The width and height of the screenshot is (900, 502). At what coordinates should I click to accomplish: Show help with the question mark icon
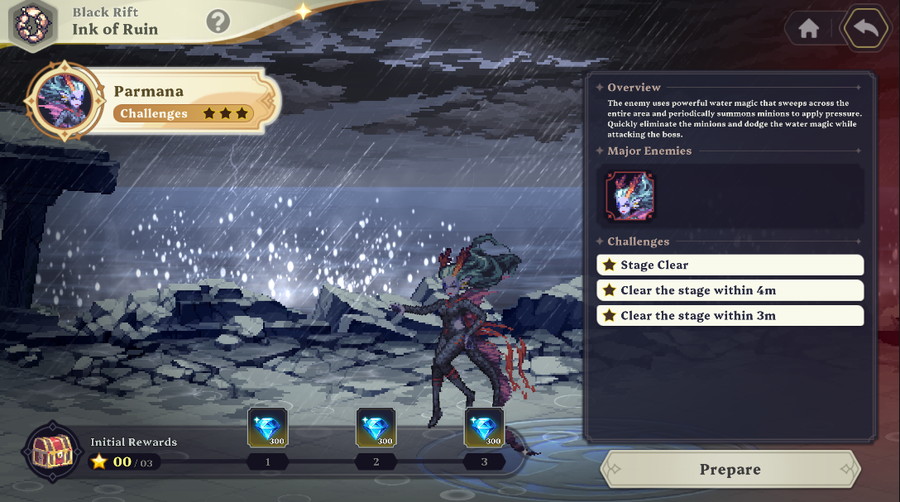pyautogui.click(x=218, y=21)
